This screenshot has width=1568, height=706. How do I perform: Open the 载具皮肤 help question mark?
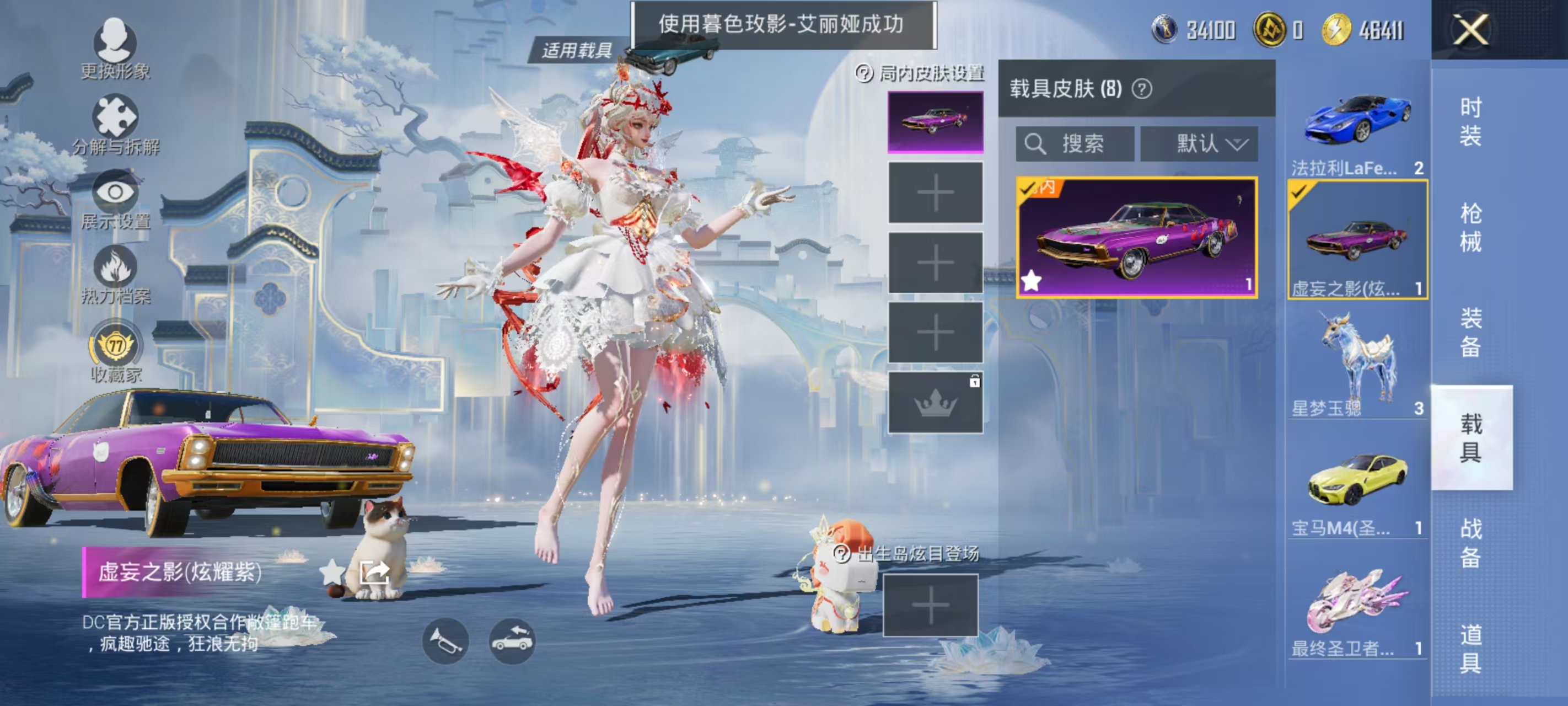pos(1142,88)
